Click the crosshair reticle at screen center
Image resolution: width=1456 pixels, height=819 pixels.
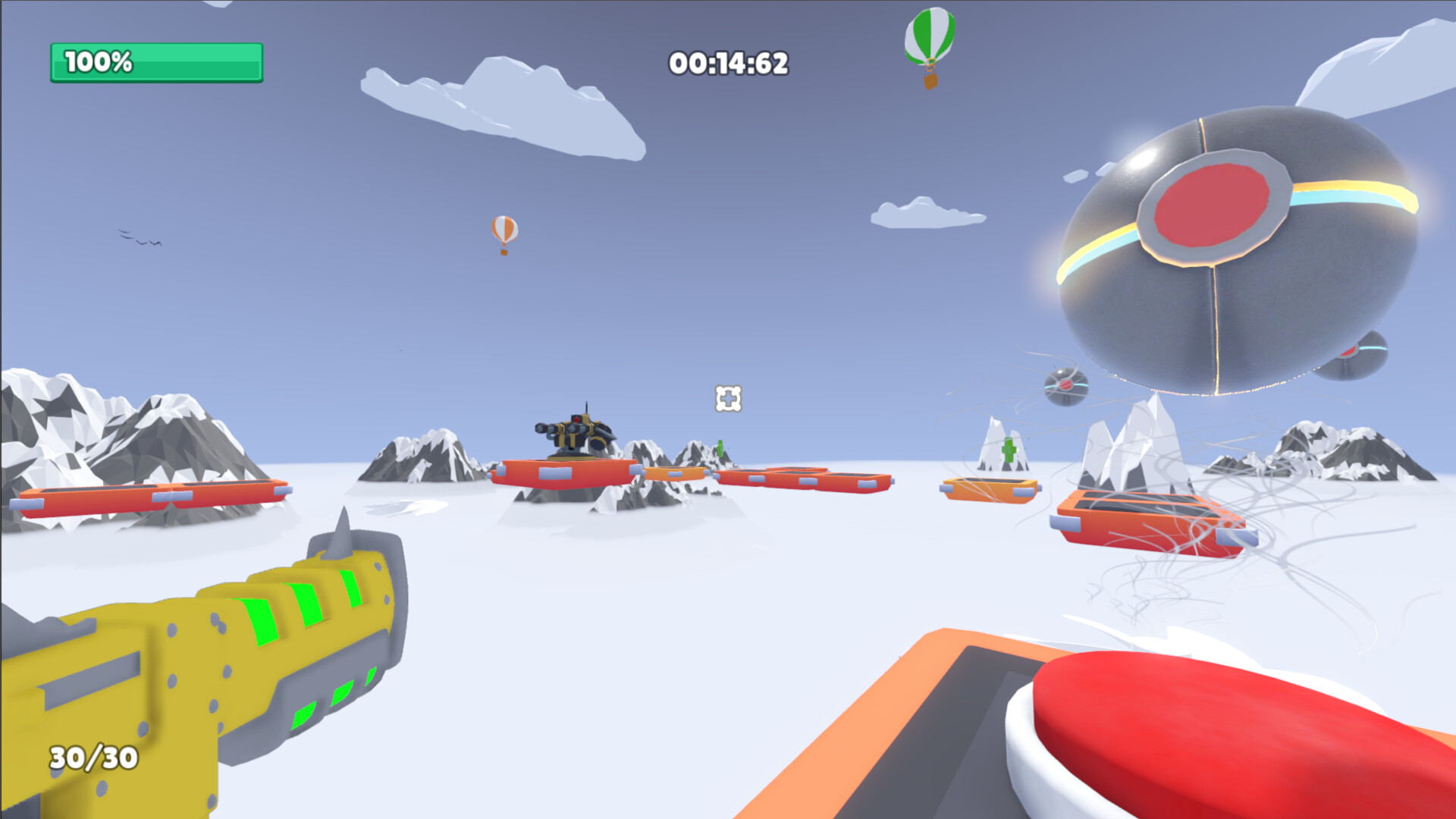click(726, 398)
